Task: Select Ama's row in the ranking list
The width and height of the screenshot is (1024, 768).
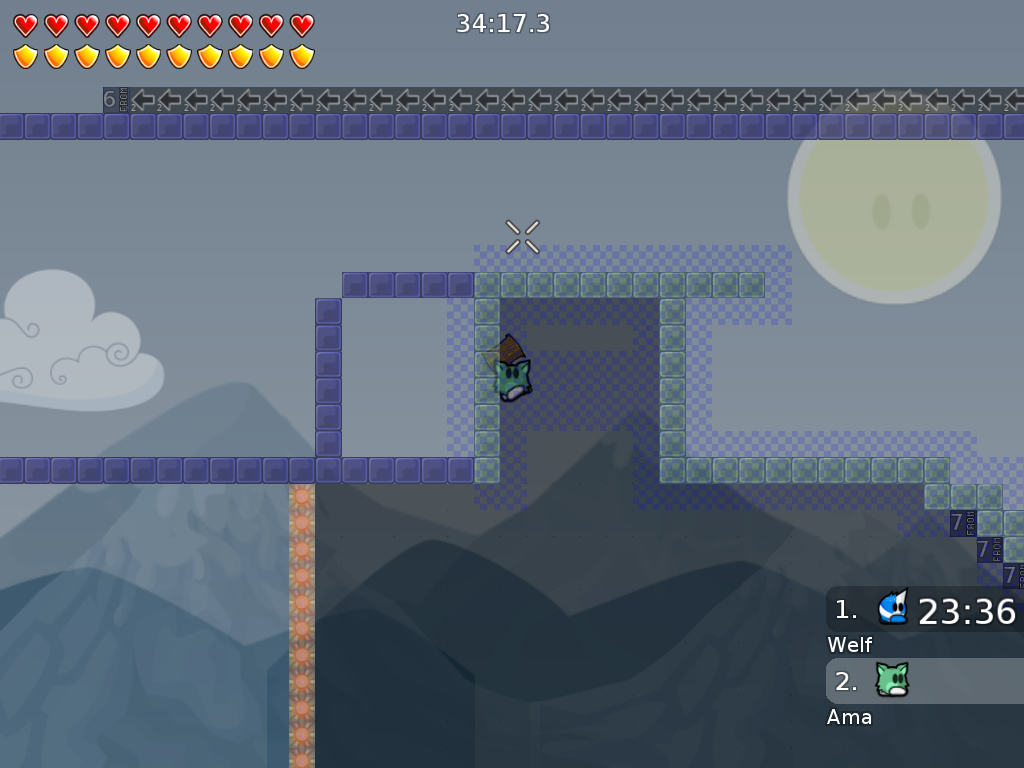Action: click(925, 682)
